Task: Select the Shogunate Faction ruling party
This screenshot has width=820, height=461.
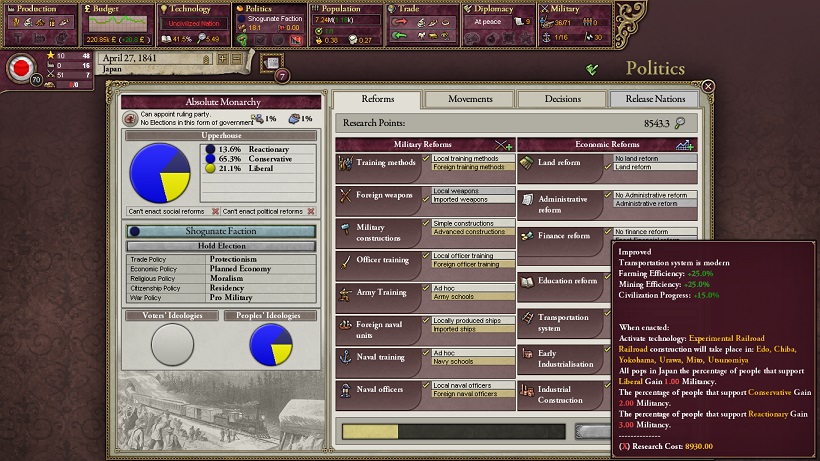Action: click(x=221, y=231)
